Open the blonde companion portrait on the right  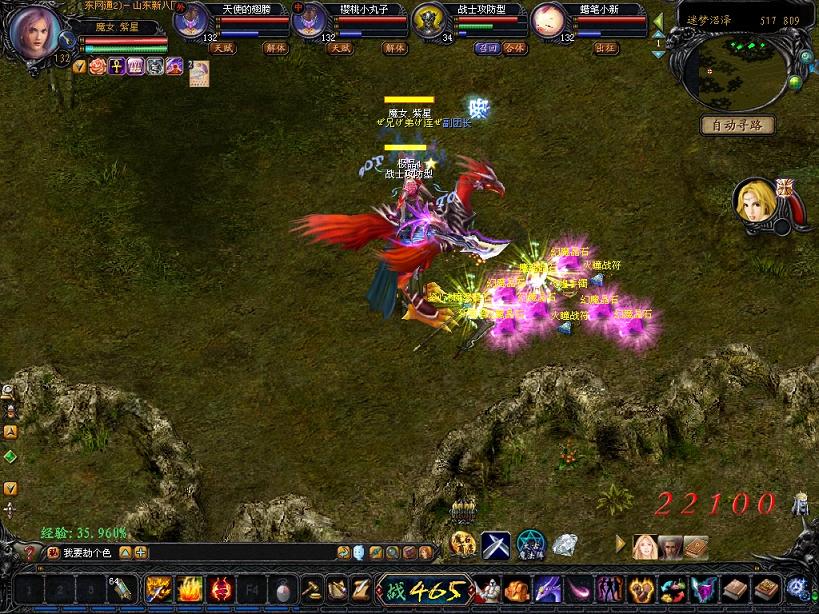755,201
